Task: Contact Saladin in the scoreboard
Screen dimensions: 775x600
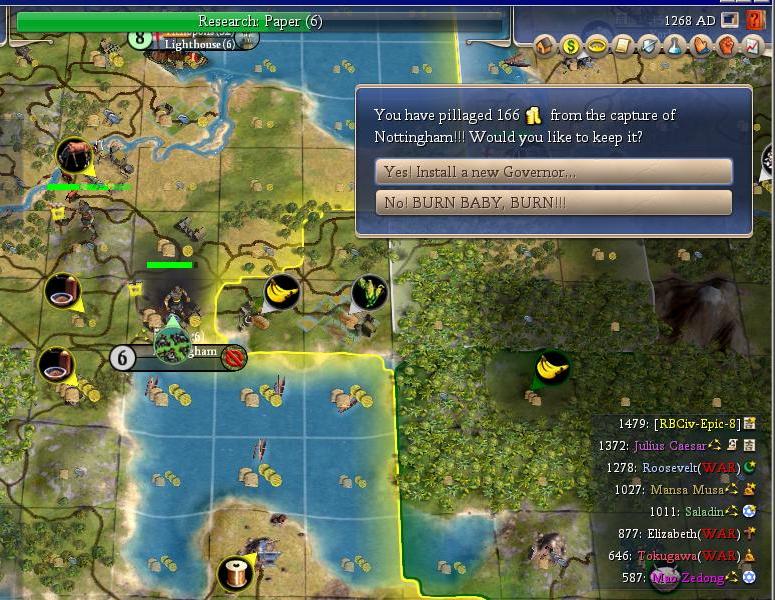Action: click(x=704, y=511)
